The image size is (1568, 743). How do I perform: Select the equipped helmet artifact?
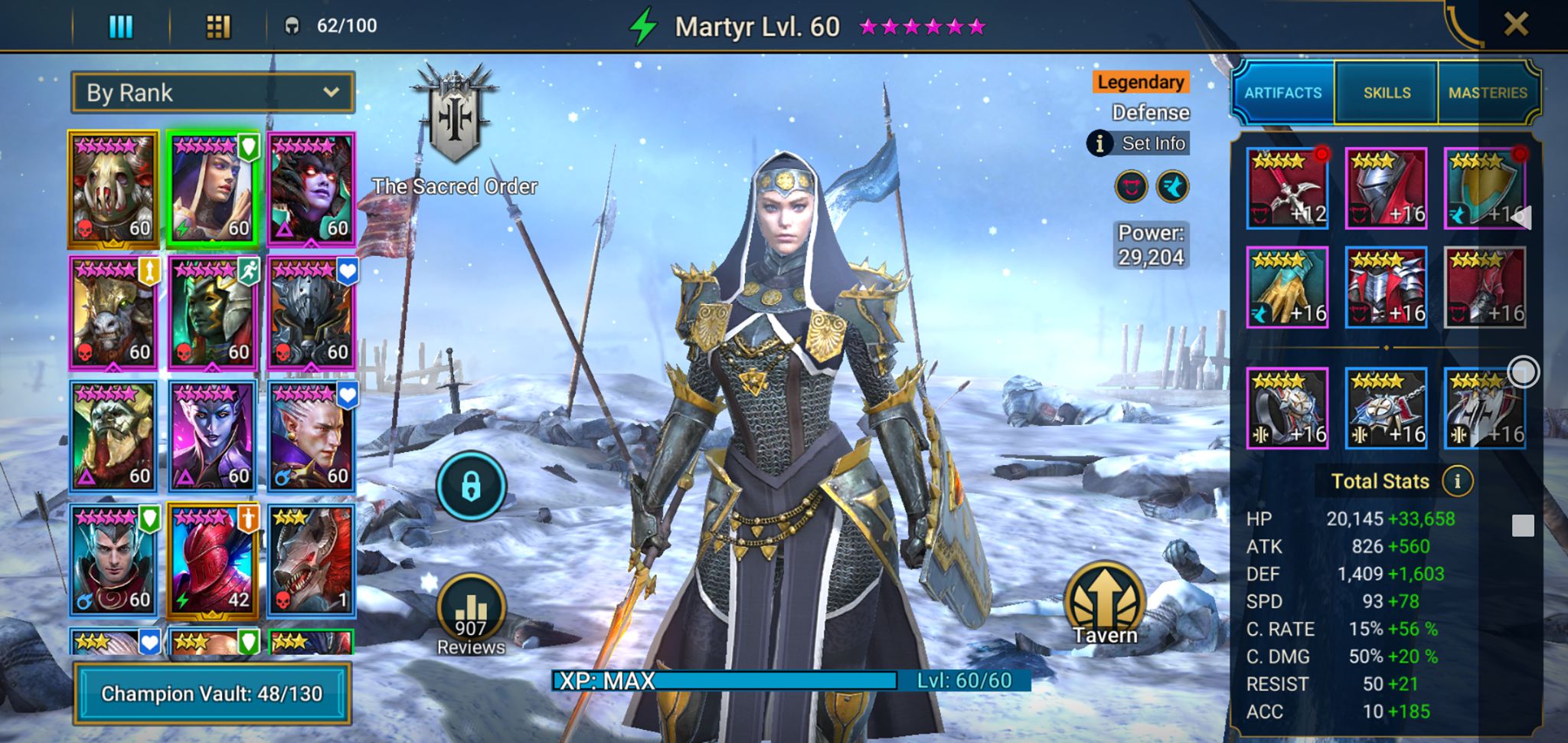1386,188
